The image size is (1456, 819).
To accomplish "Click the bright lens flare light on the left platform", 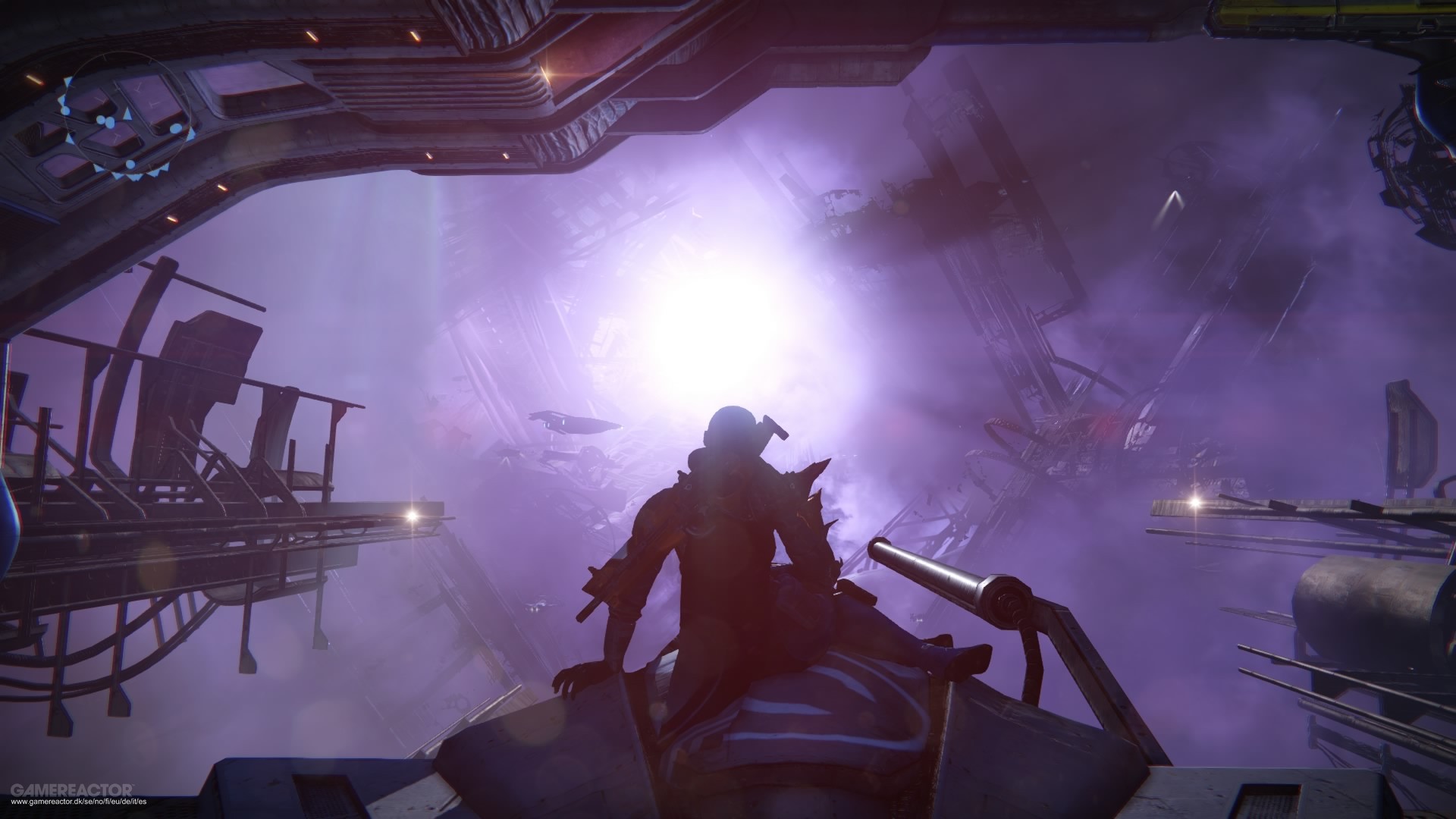I will [x=413, y=516].
